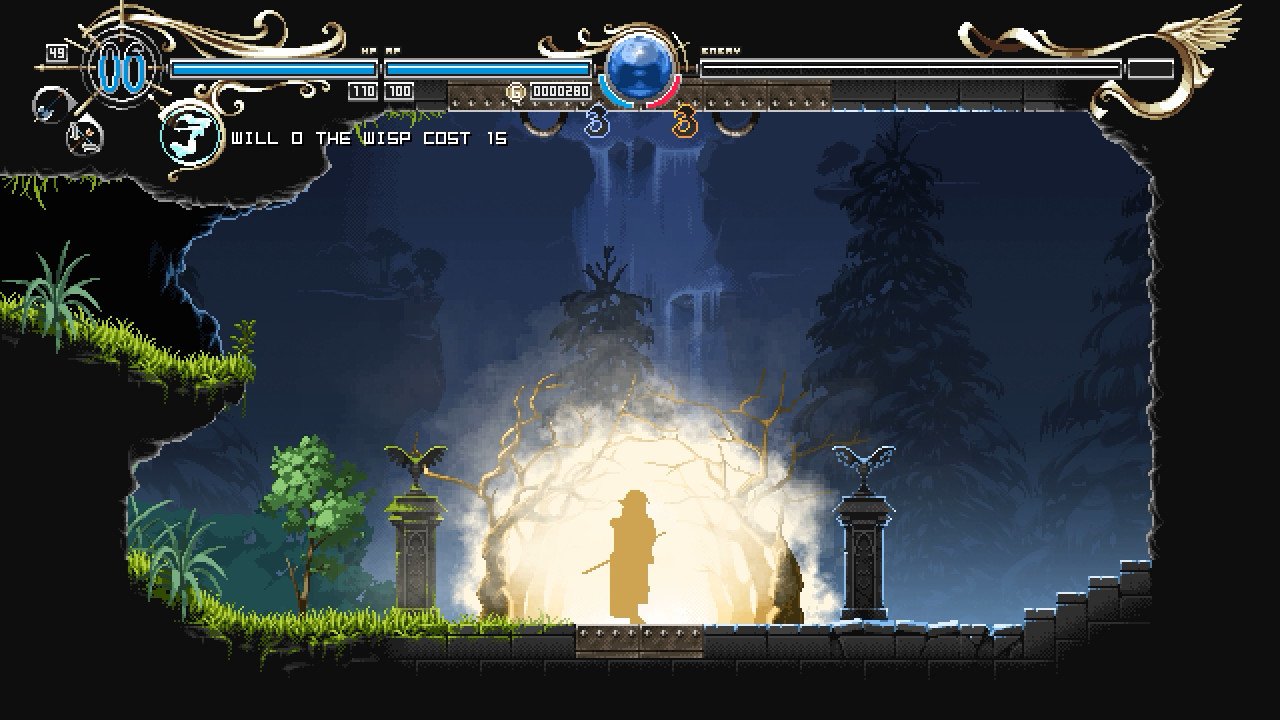Click the blue spirit gauge orb
This screenshot has width=1280, height=720.
point(637,65)
